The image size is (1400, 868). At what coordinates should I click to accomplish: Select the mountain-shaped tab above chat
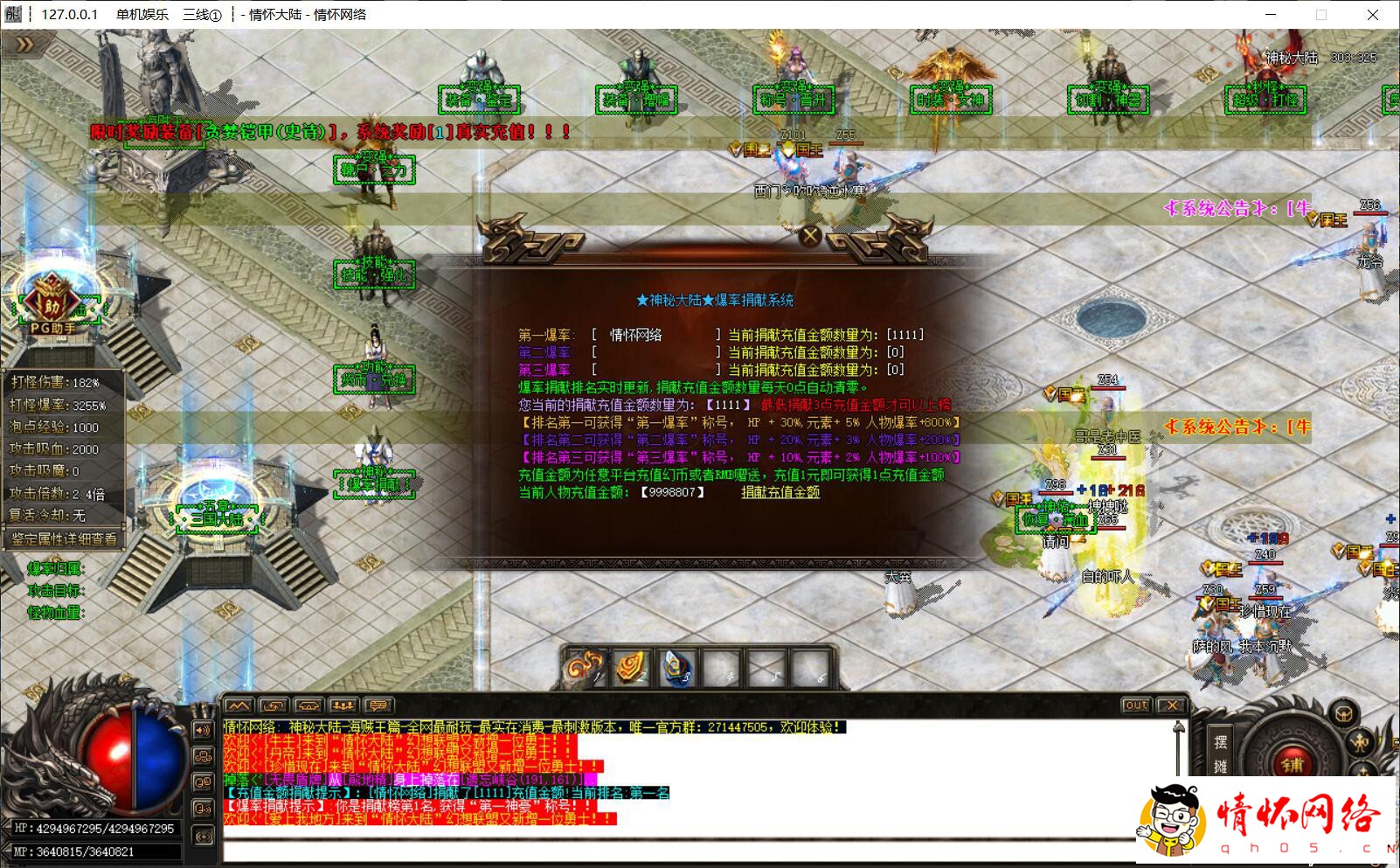(x=239, y=705)
